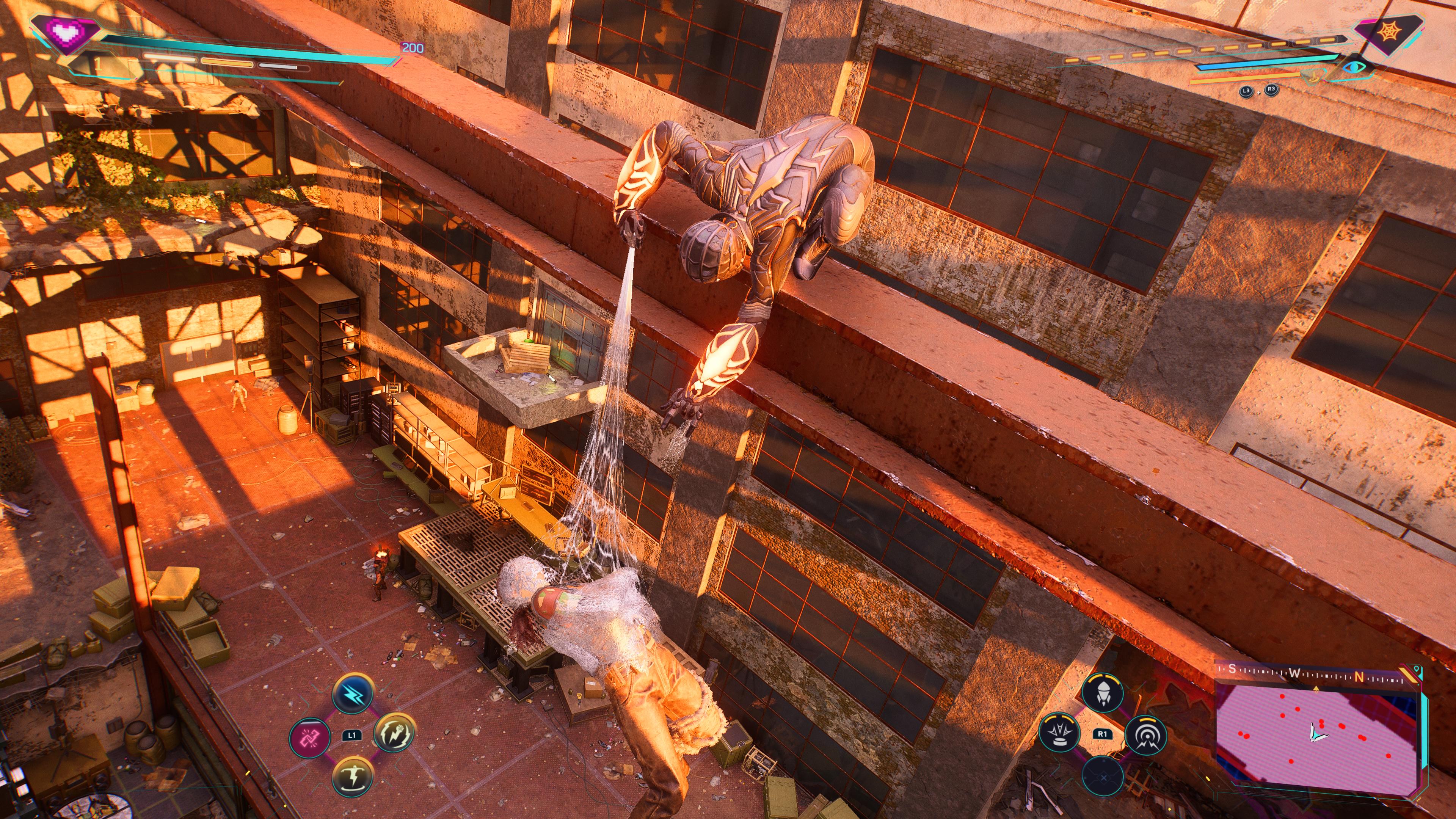Viewport: 1456px width, 819px height.
Task: Use the lightning ground slam ability
Action: [x=352, y=775]
